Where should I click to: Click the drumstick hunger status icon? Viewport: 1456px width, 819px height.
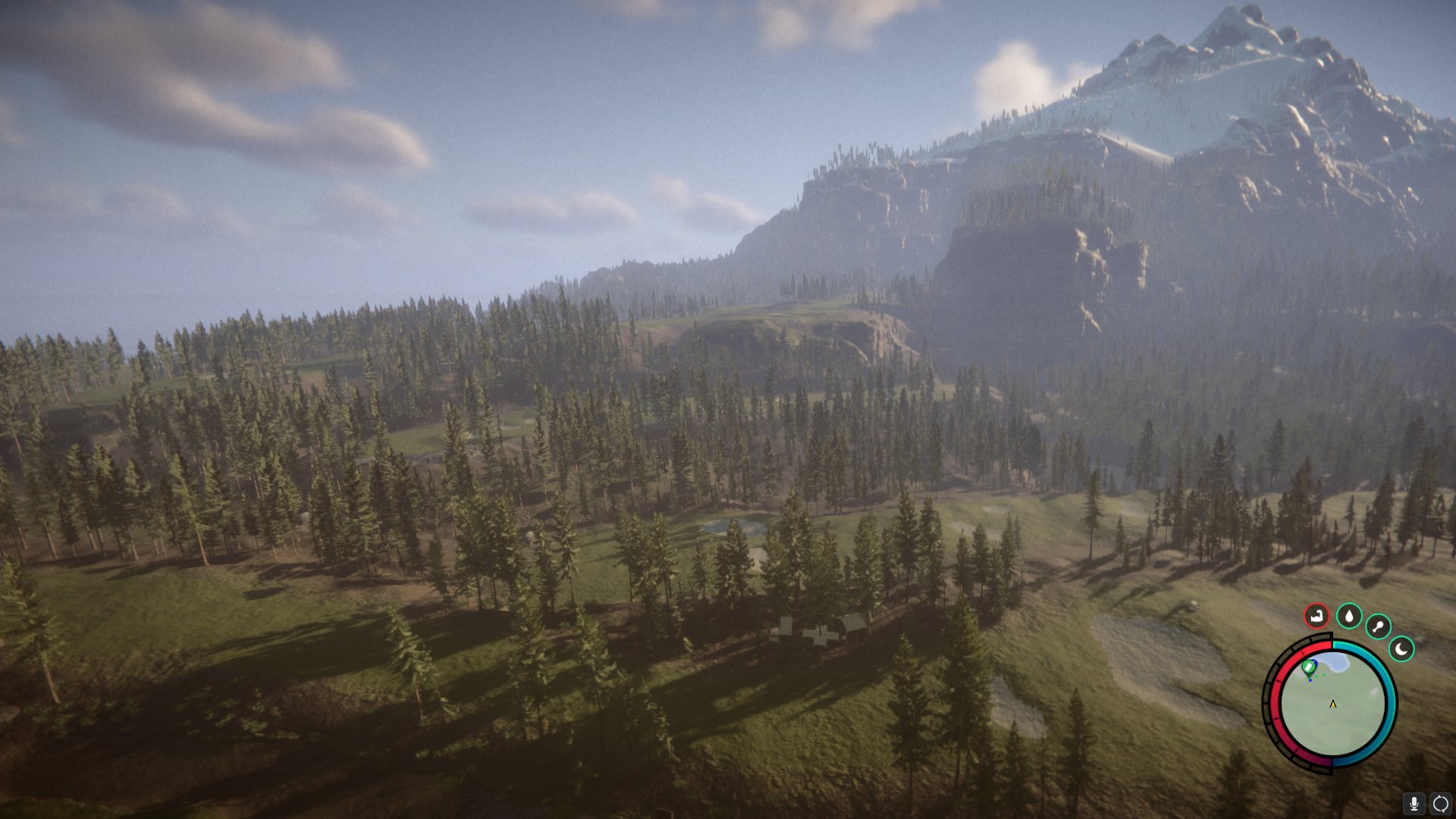[x=1378, y=627]
